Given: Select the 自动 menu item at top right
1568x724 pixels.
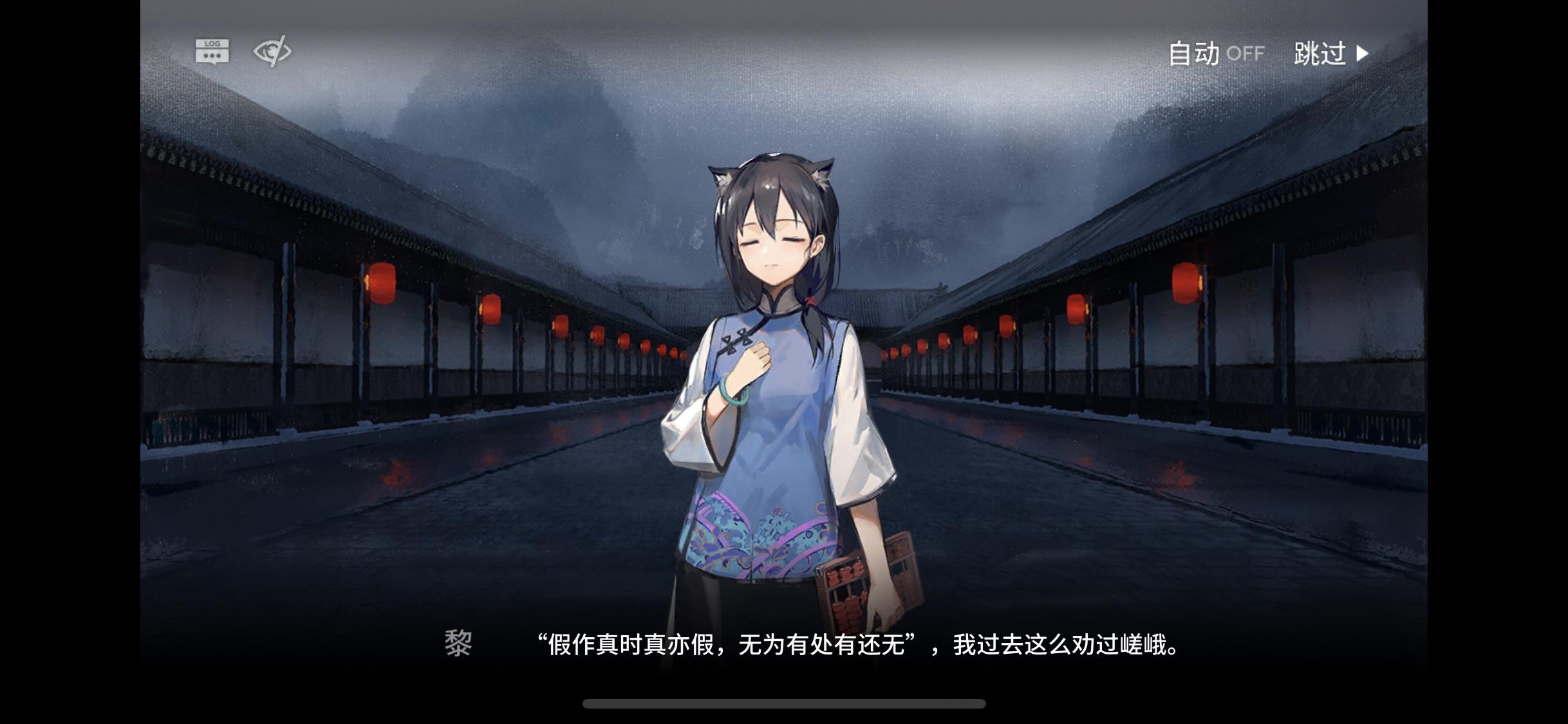Looking at the screenshot, I should click(x=1194, y=54).
